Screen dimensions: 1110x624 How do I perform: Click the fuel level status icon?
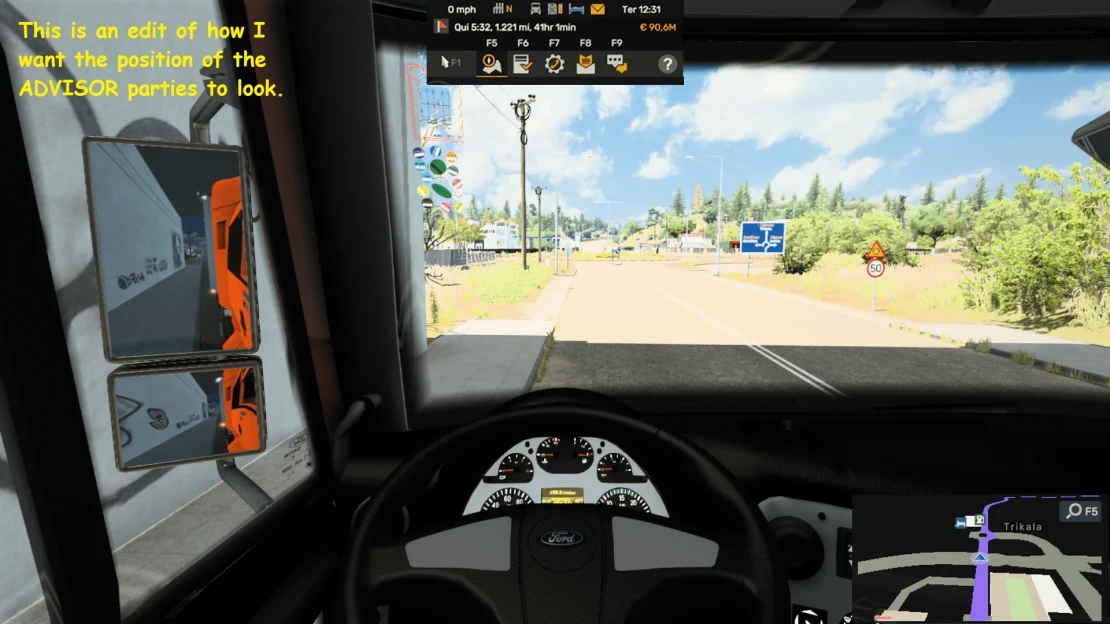556,9
